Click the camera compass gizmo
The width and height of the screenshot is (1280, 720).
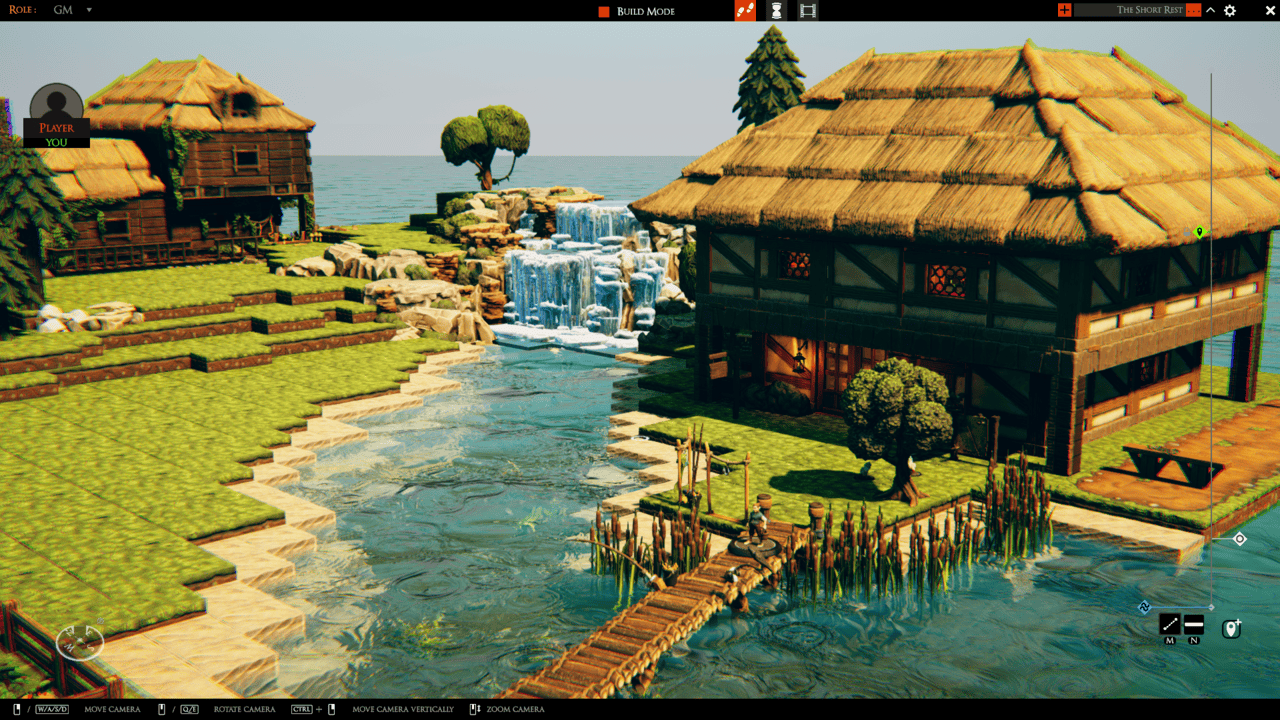(80, 640)
